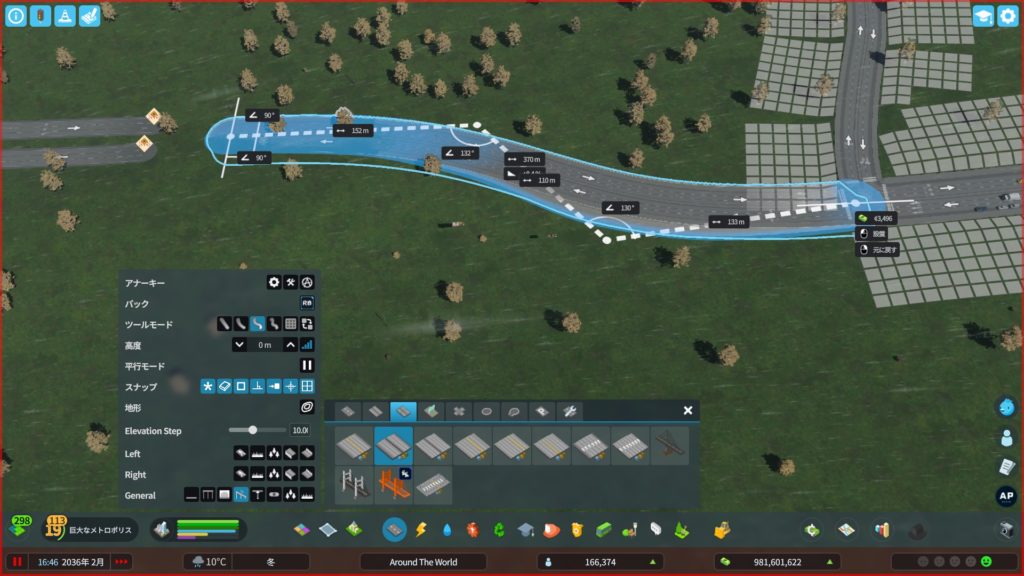
Task: Increase road elevation with up arrow
Action: (x=291, y=345)
